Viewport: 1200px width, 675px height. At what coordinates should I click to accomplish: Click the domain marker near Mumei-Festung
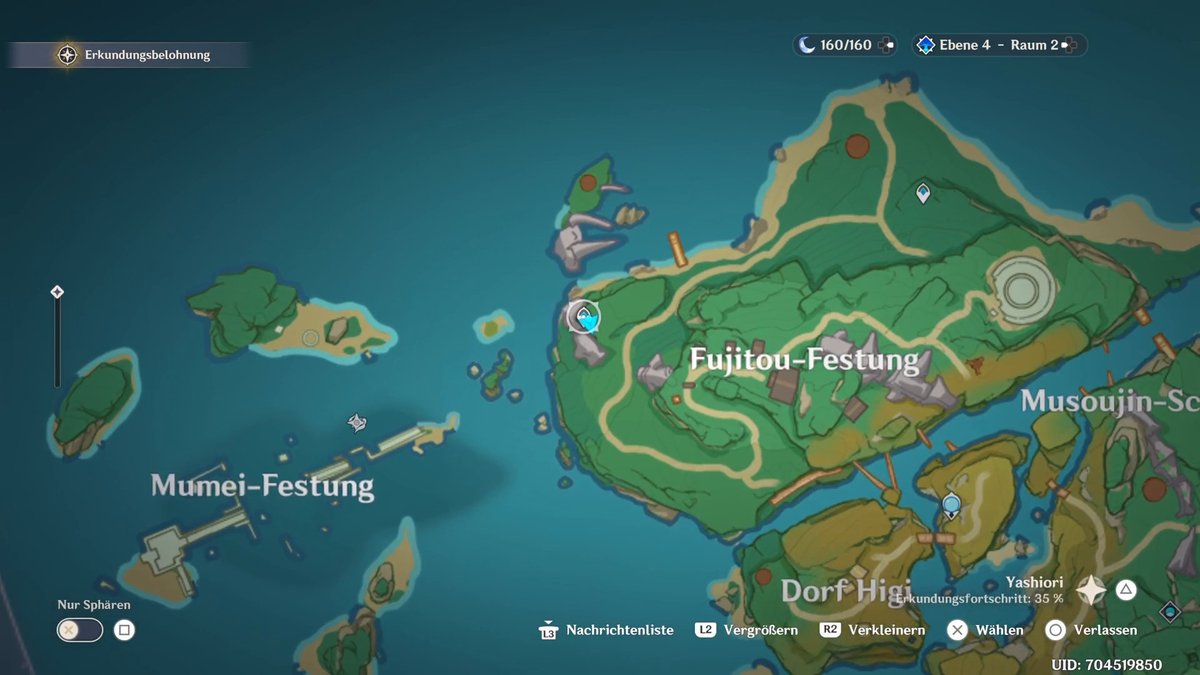click(356, 424)
